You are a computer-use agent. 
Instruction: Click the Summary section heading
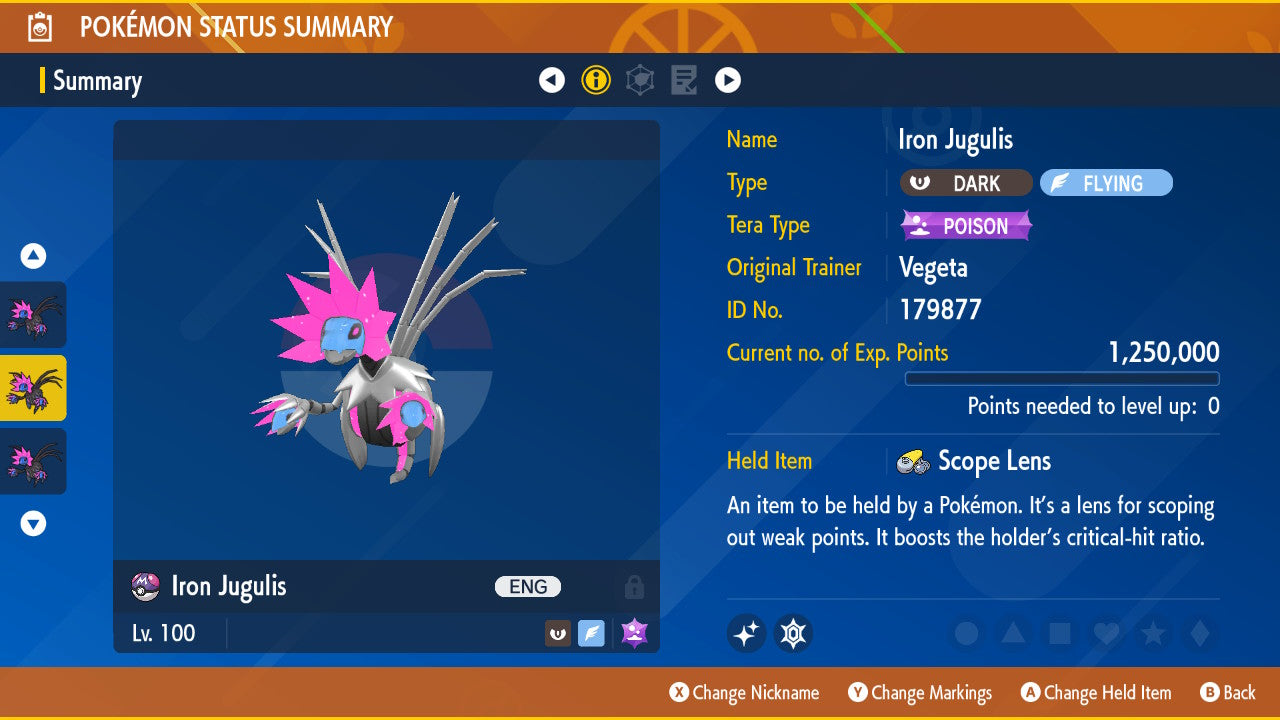click(x=97, y=81)
